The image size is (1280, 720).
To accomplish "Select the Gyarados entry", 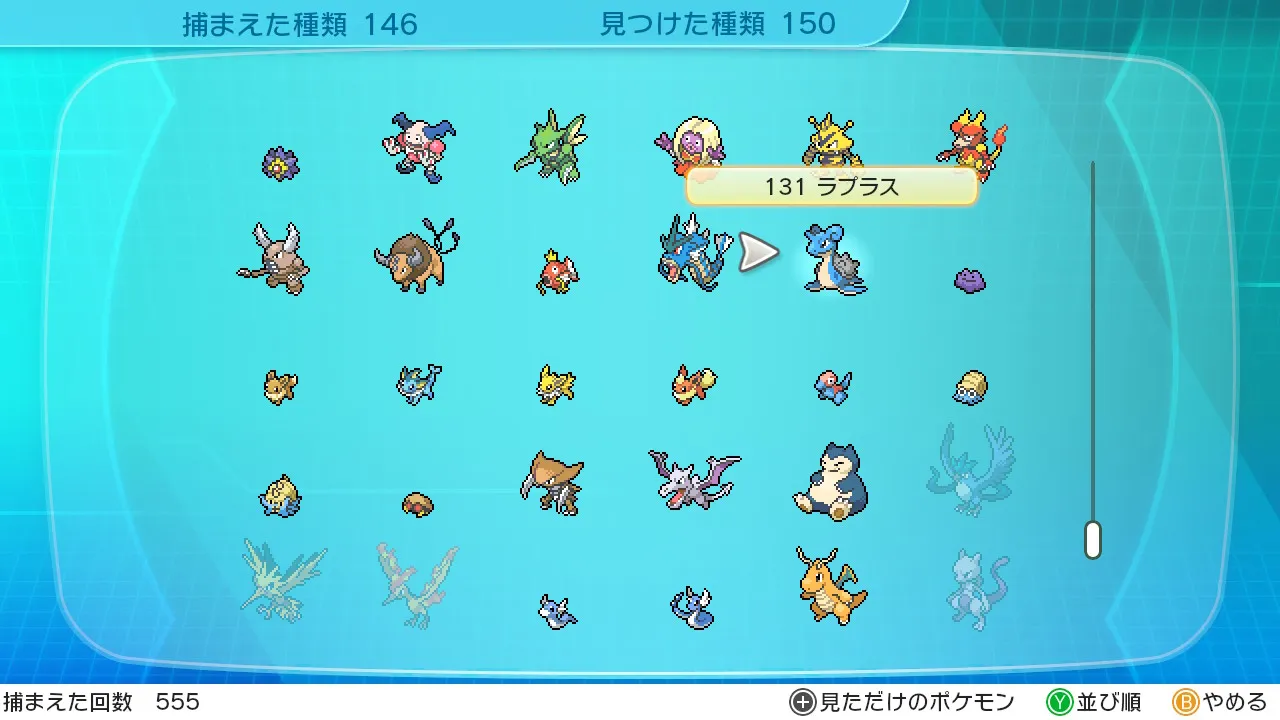I will (690, 254).
